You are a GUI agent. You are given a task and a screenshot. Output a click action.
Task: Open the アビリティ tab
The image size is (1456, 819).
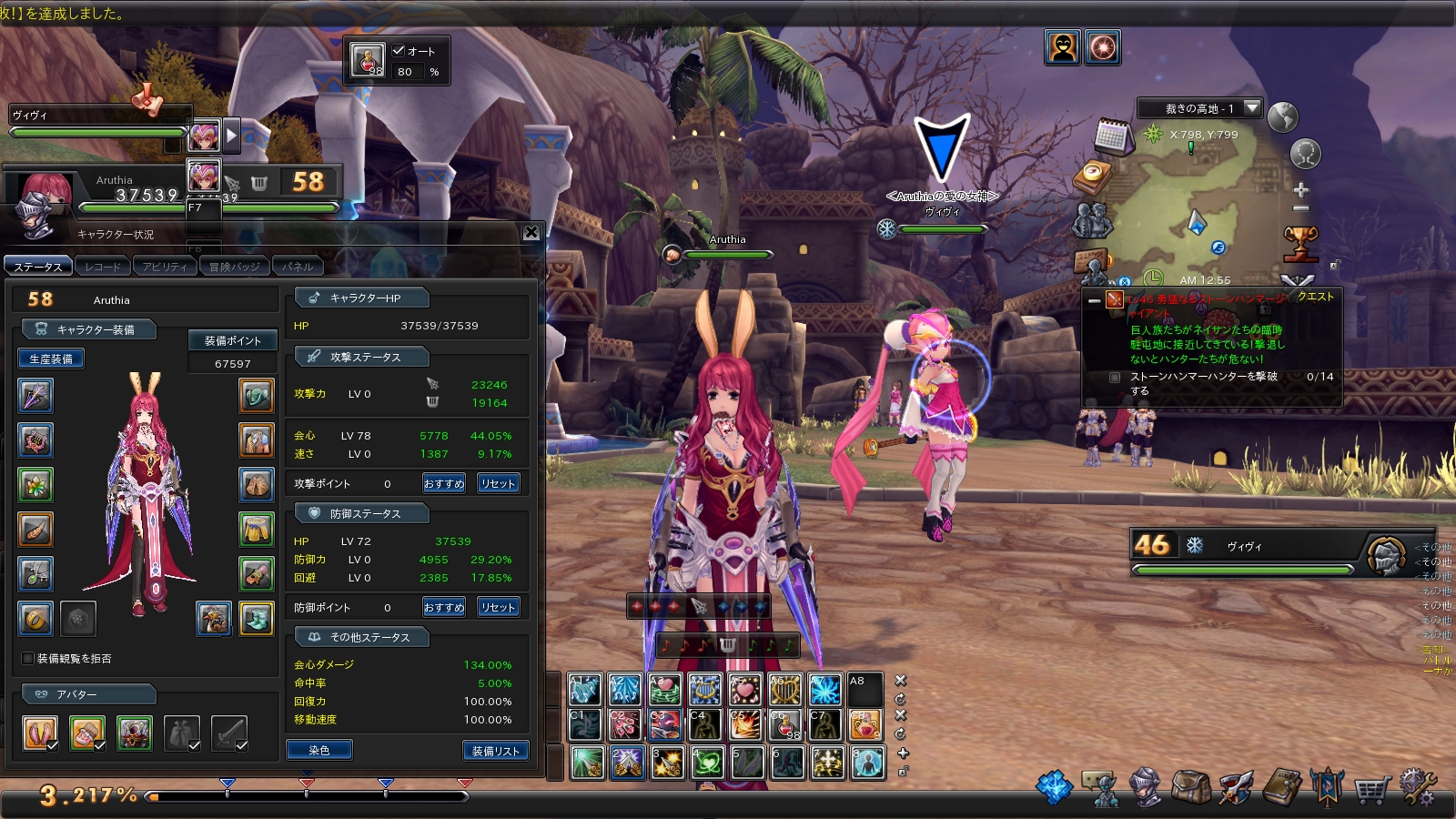(164, 267)
